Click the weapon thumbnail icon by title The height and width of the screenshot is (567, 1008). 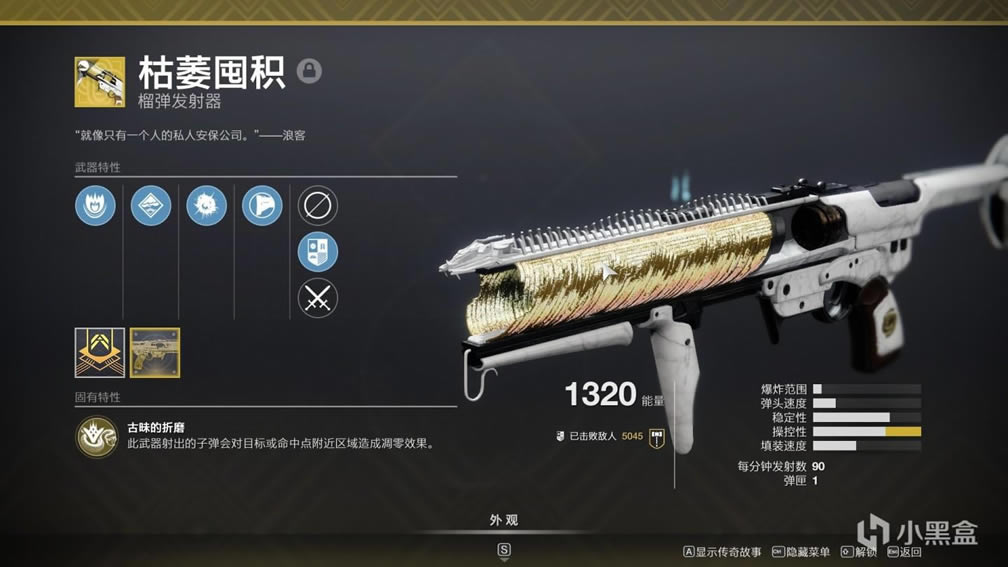point(100,82)
